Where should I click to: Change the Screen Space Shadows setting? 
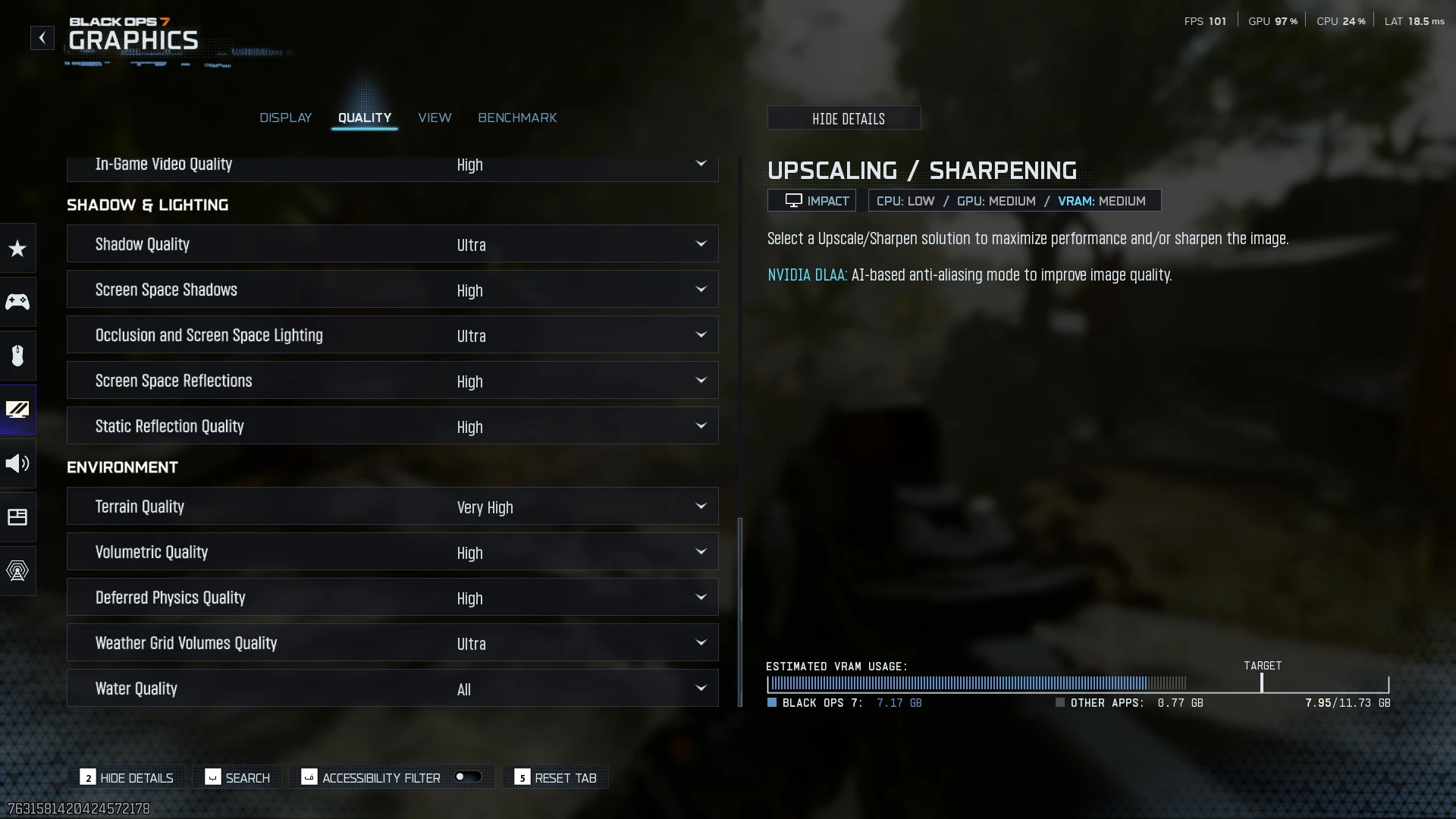click(x=392, y=290)
